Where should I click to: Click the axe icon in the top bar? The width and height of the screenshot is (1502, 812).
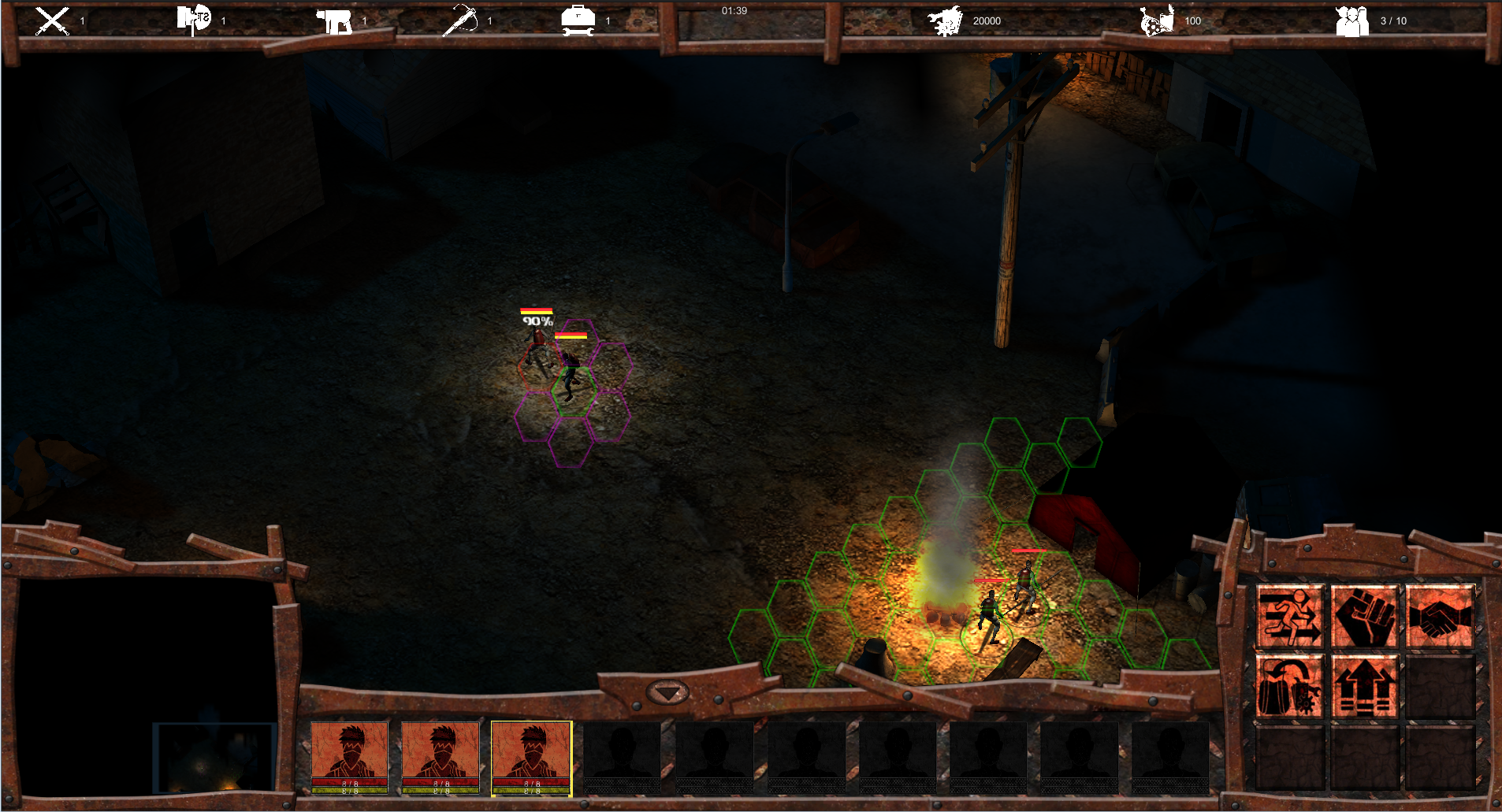[x=194, y=20]
